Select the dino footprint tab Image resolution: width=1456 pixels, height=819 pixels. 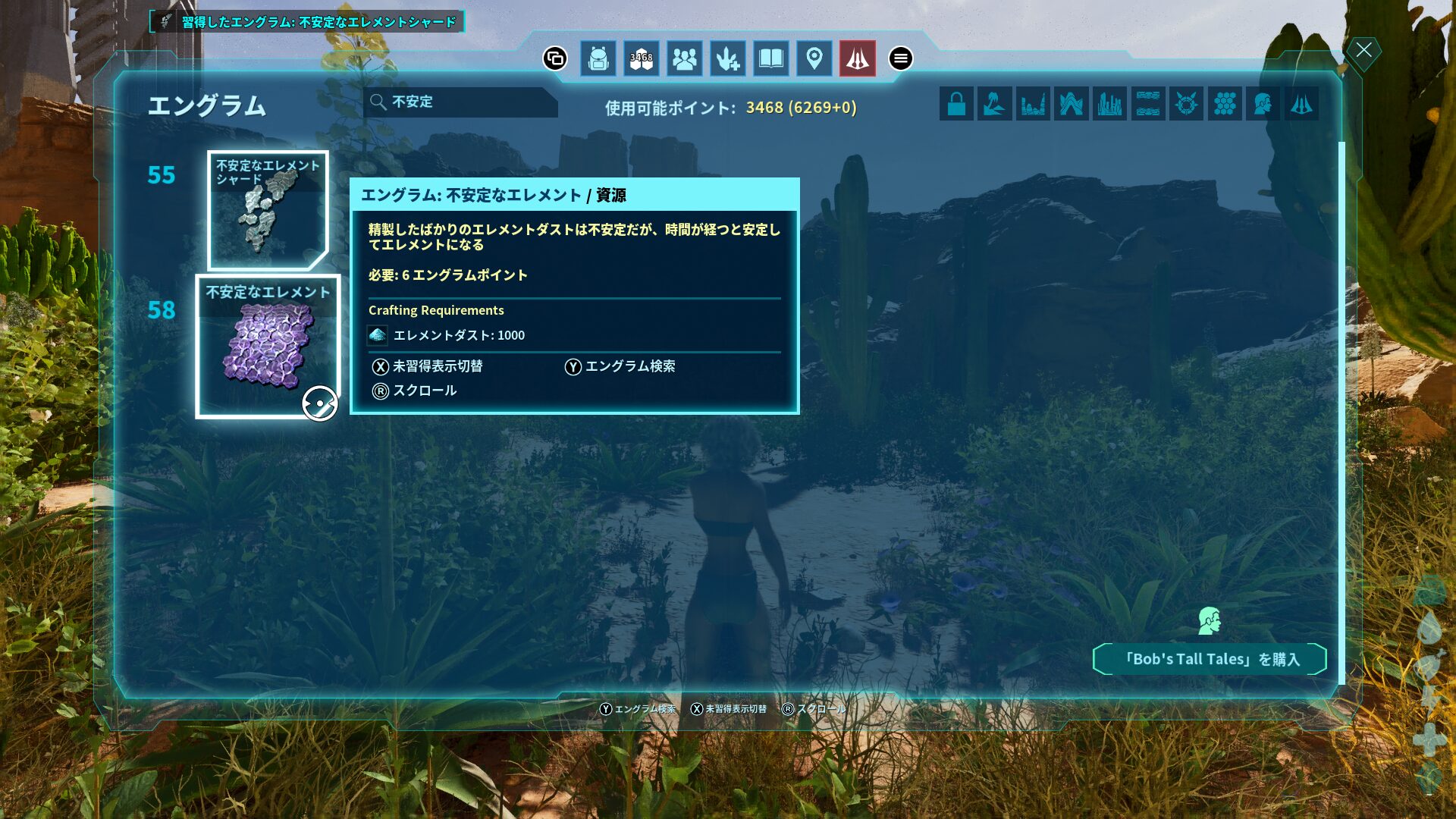pos(728,58)
